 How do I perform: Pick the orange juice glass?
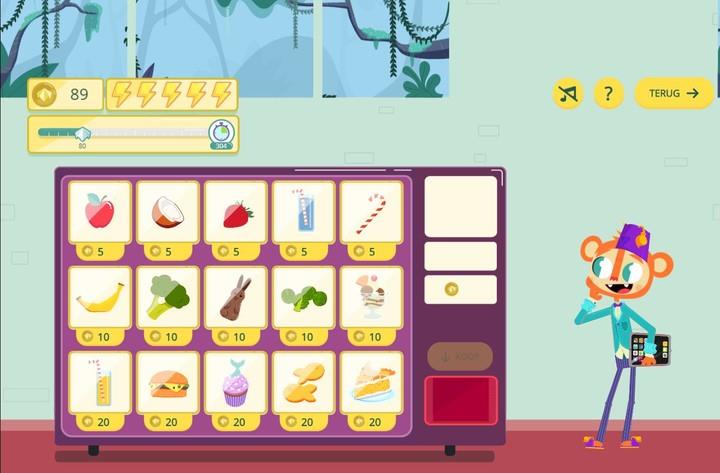point(100,383)
